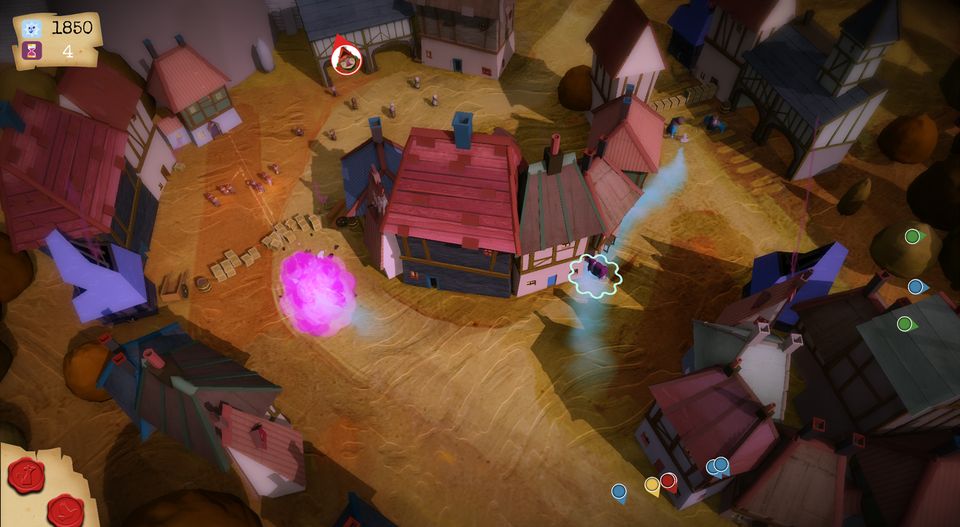Viewport: 960px width, 527px height.
Task: Activate the red wax seal with bird emblem
Action: pyautogui.click(x=66, y=510)
